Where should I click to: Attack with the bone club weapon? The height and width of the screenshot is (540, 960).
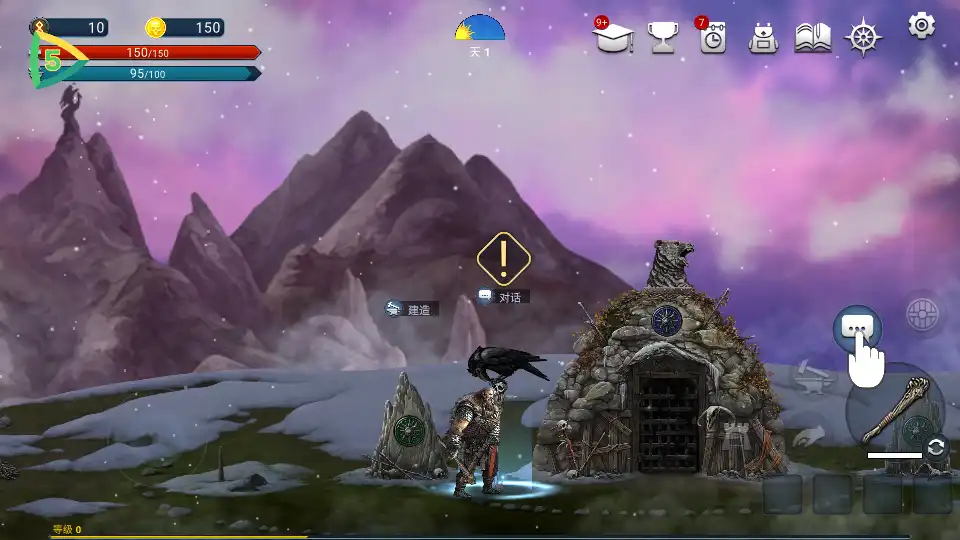[895, 410]
